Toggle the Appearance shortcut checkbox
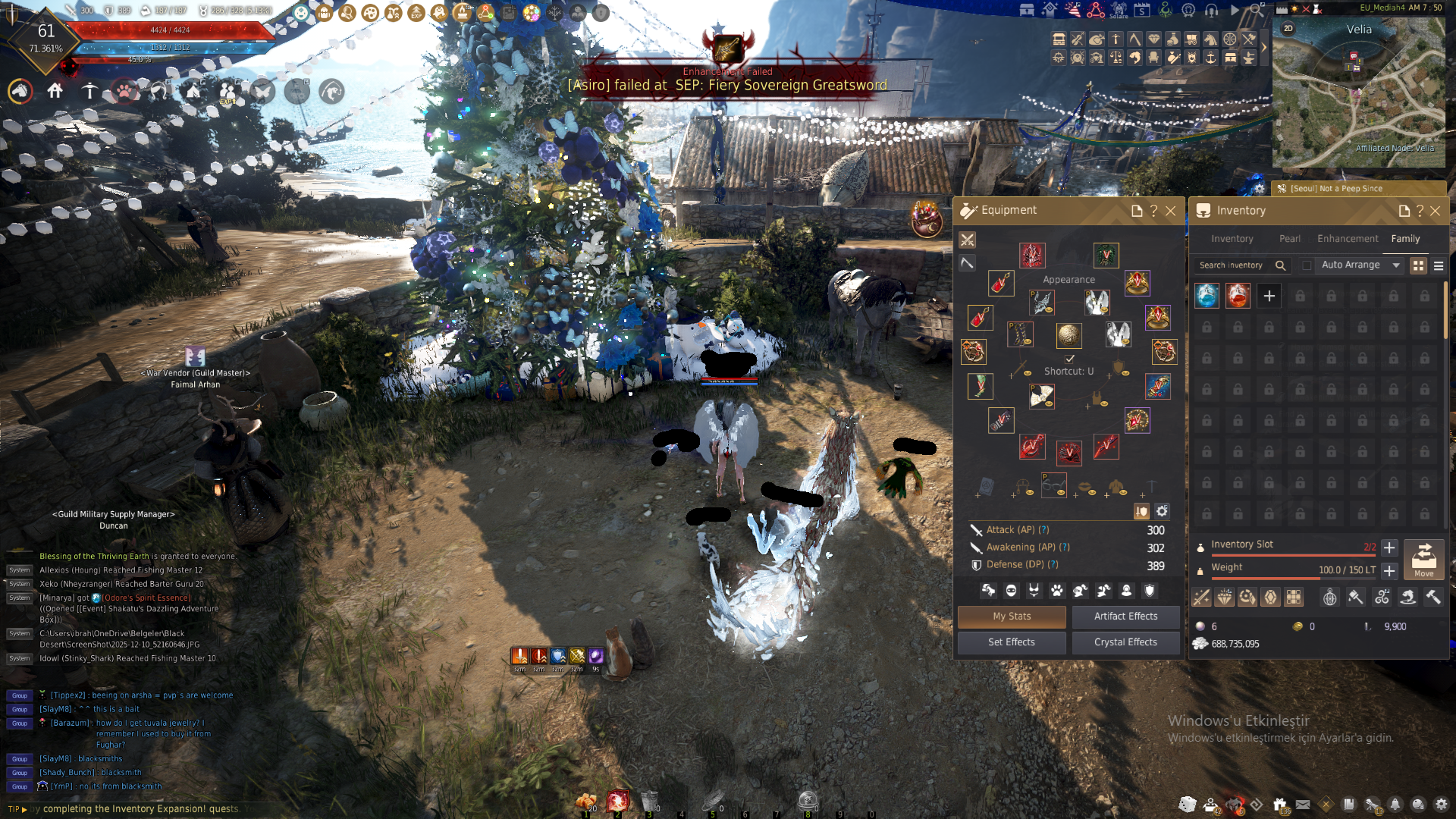Viewport: 1456px width, 819px height. [1069, 359]
